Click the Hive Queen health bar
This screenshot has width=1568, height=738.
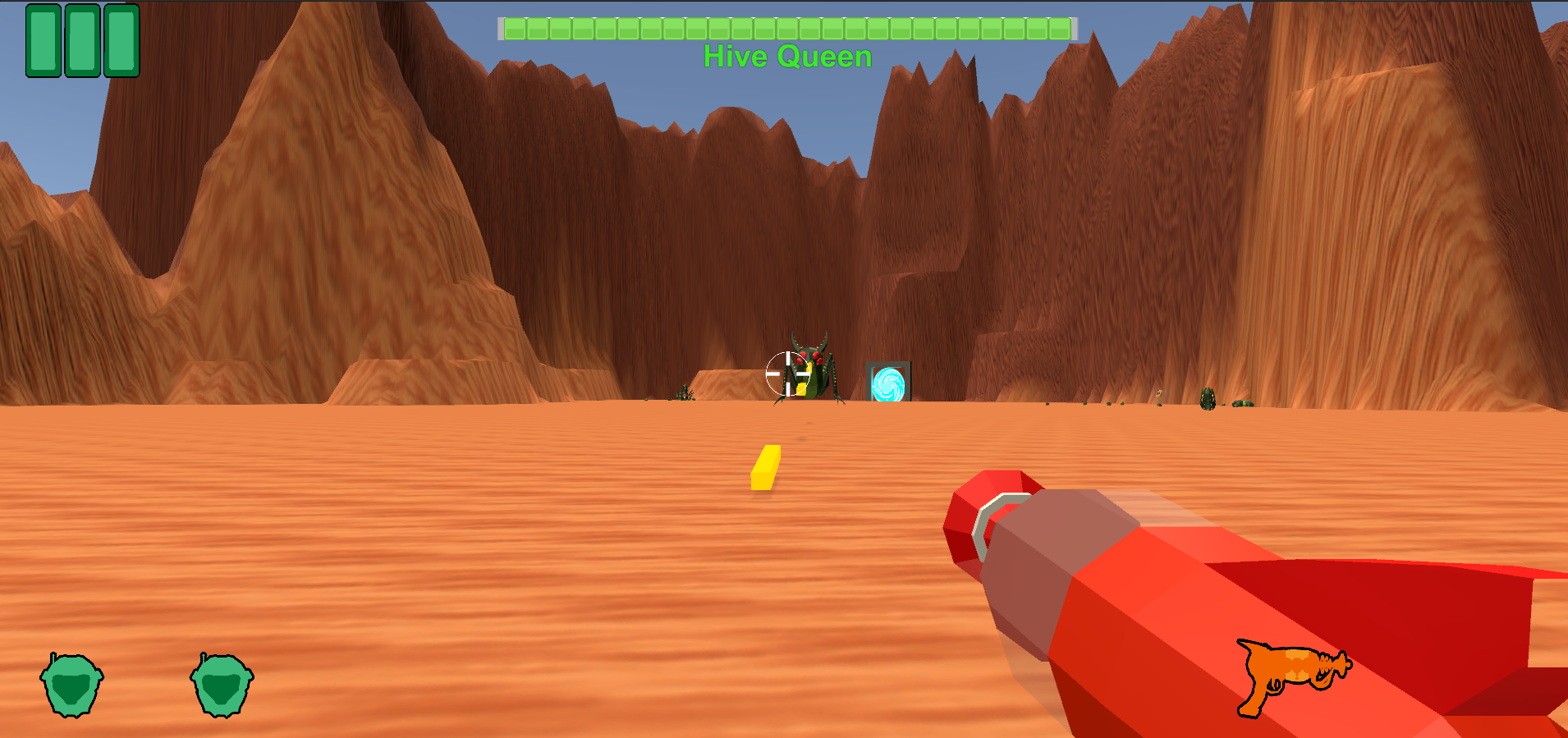point(786,30)
